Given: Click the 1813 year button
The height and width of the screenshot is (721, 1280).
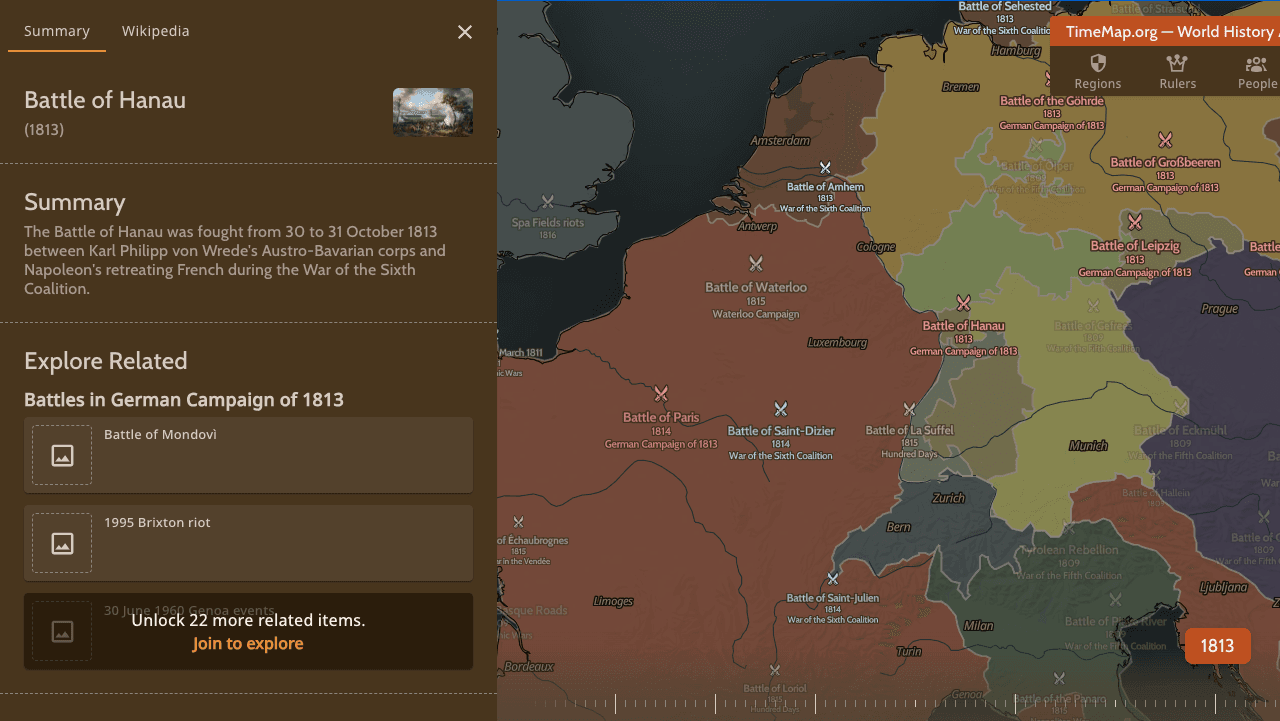Looking at the screenshot, I should [x=1217, y=645].
